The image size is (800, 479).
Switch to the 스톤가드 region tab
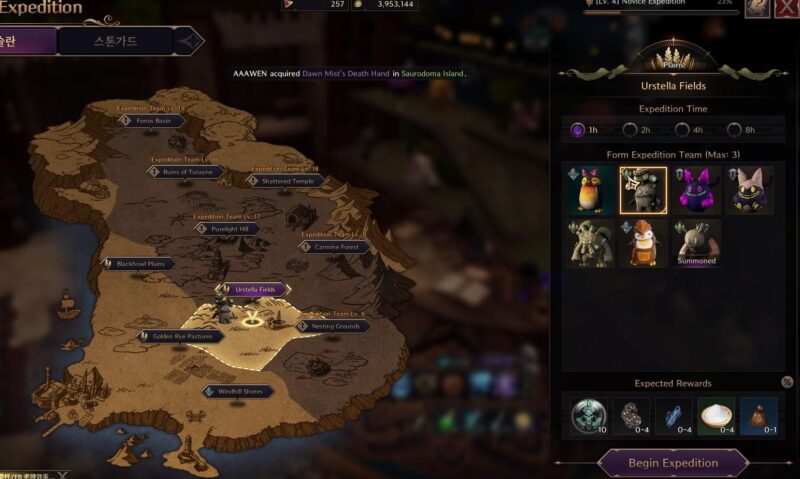116,41
